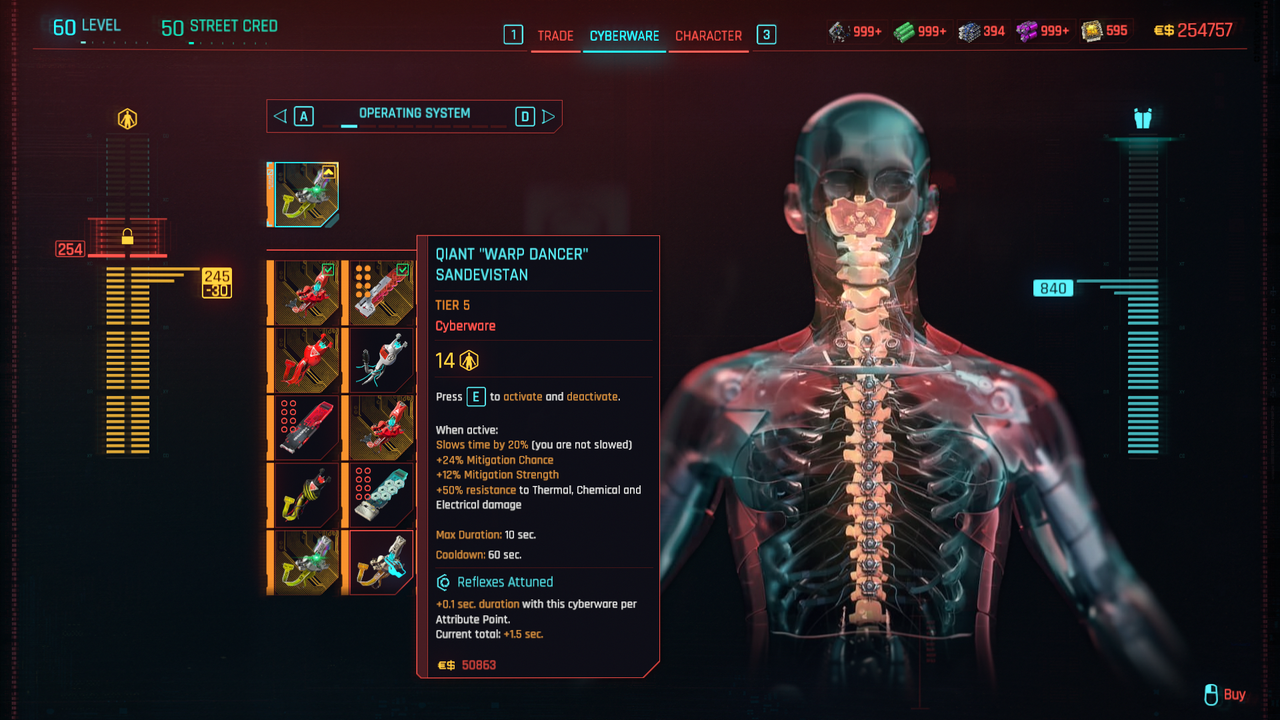Image resolution: width=1280 pixels, height=720 pixels.
Task: Toggle the checkmark on the owned red Sandevistan
Action: point(330,270)
